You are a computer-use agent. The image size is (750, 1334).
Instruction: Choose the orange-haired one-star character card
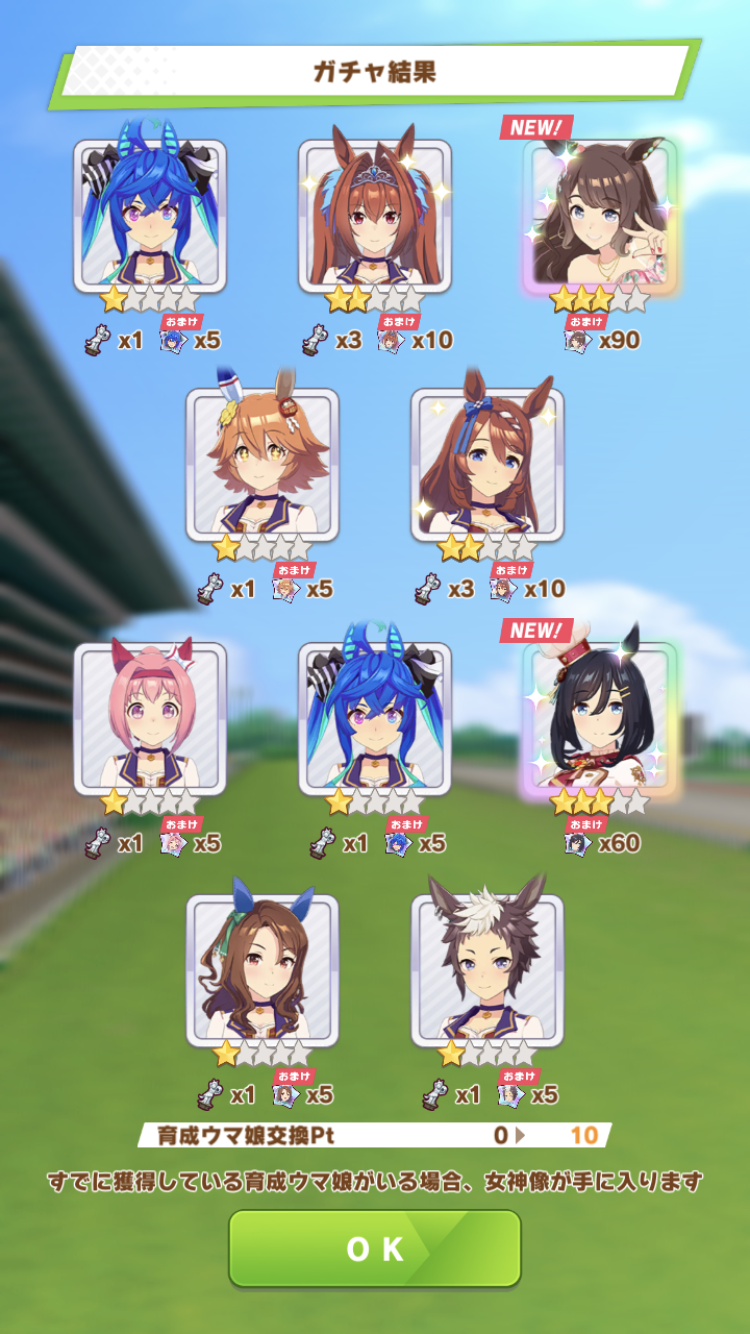pyautogui.click(x=262, y=464)
